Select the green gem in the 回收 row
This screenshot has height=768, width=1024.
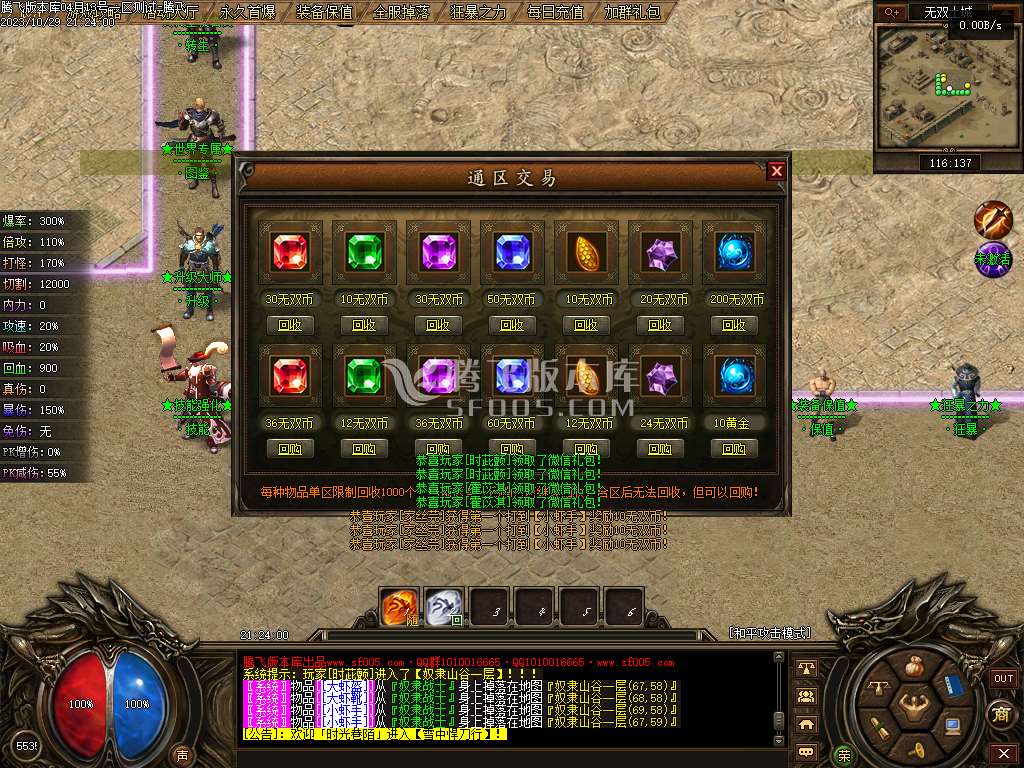[x=364, y=253]
